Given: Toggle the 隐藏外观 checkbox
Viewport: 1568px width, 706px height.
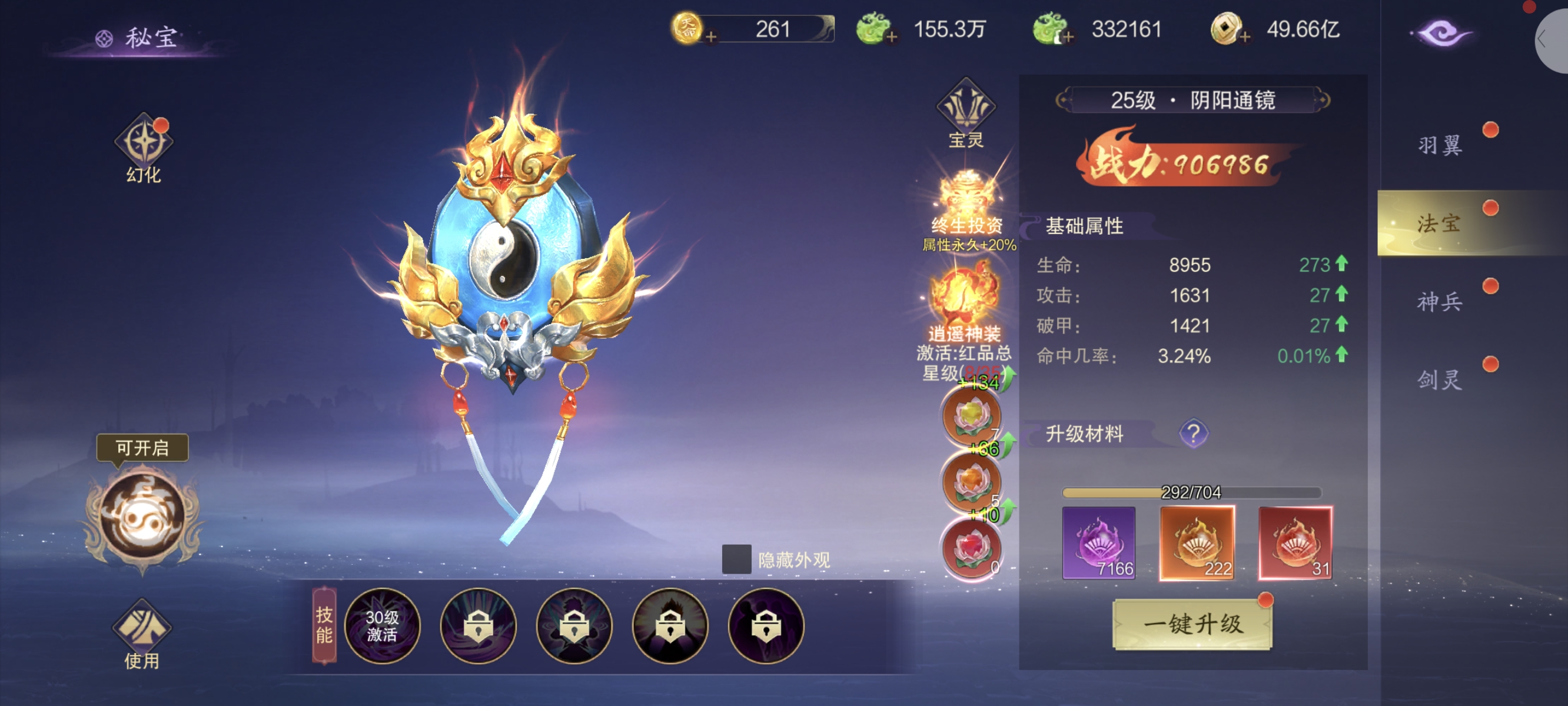Looking at the screenshot, I should 736,559.
